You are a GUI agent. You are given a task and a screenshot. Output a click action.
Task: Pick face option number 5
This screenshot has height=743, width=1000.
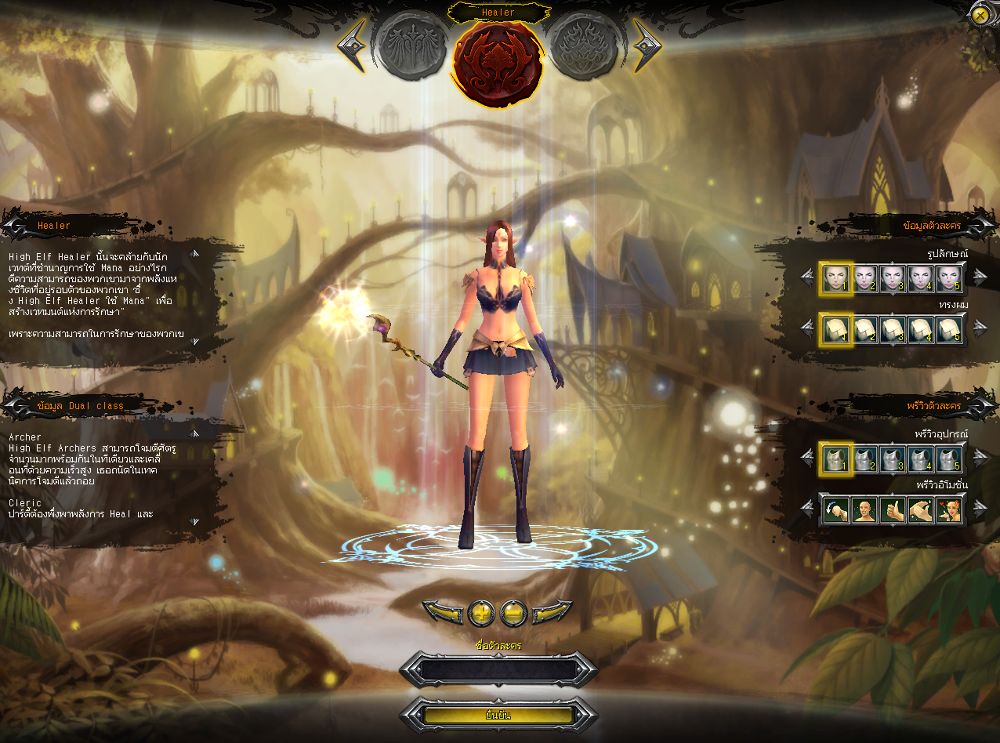point(949,277)
